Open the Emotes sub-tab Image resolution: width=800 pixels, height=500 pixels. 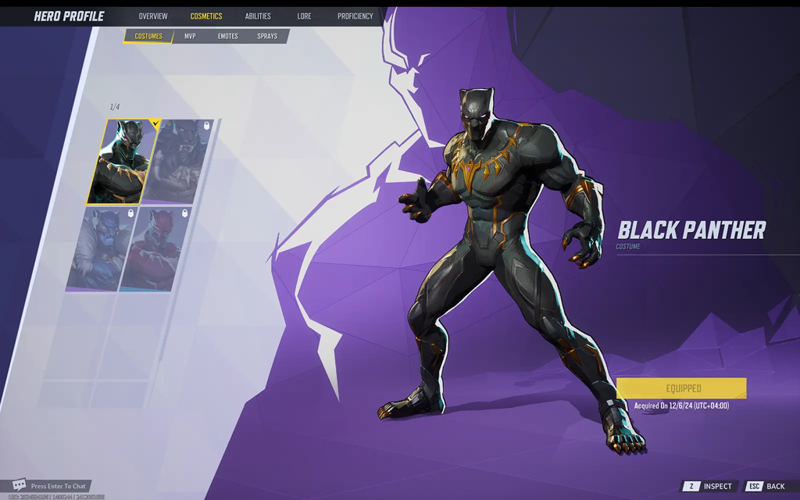click(x=228, y=36)
